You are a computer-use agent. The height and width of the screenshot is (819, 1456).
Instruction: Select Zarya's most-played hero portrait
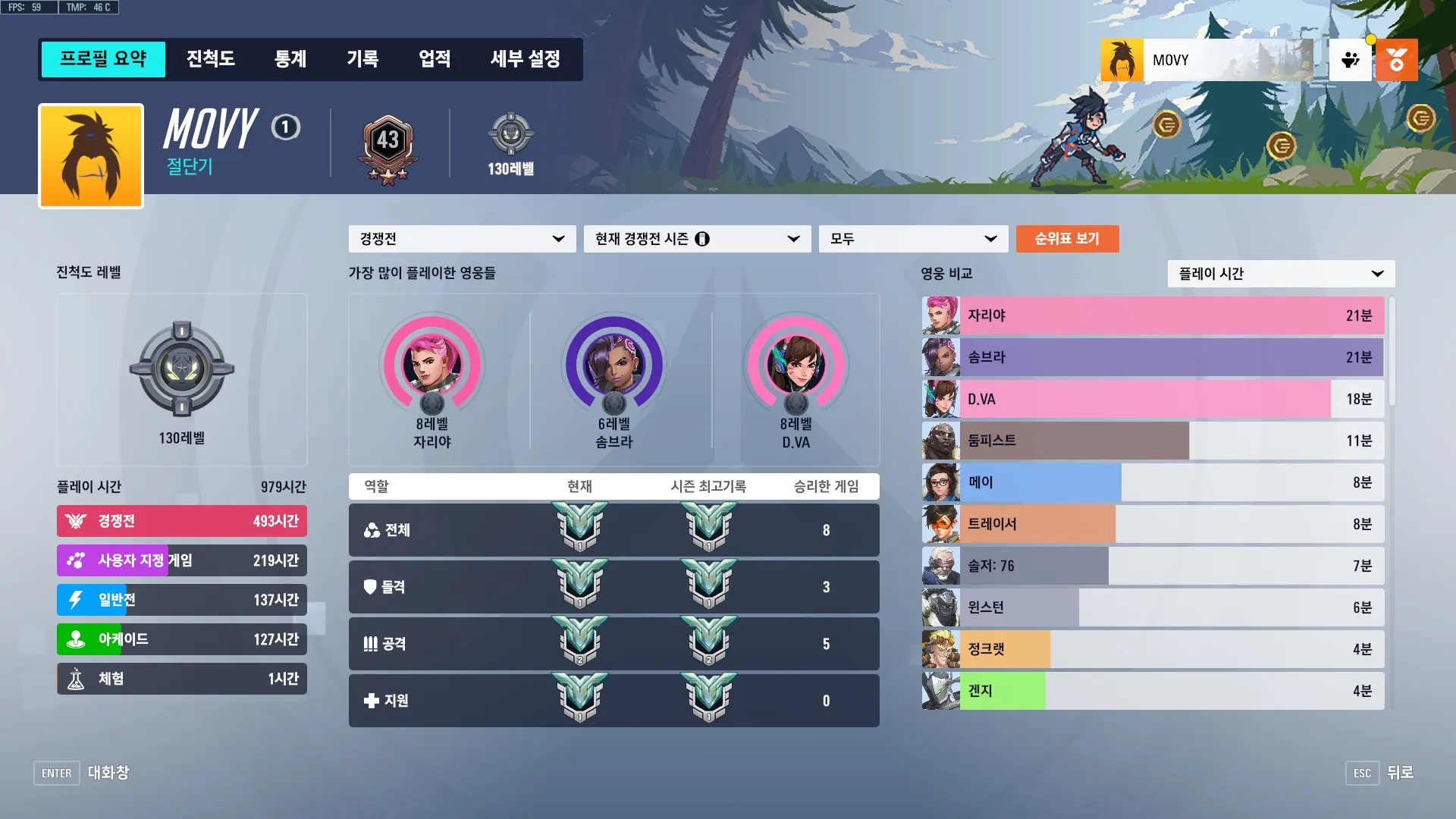pyautogui.click(x=433, y=366)
